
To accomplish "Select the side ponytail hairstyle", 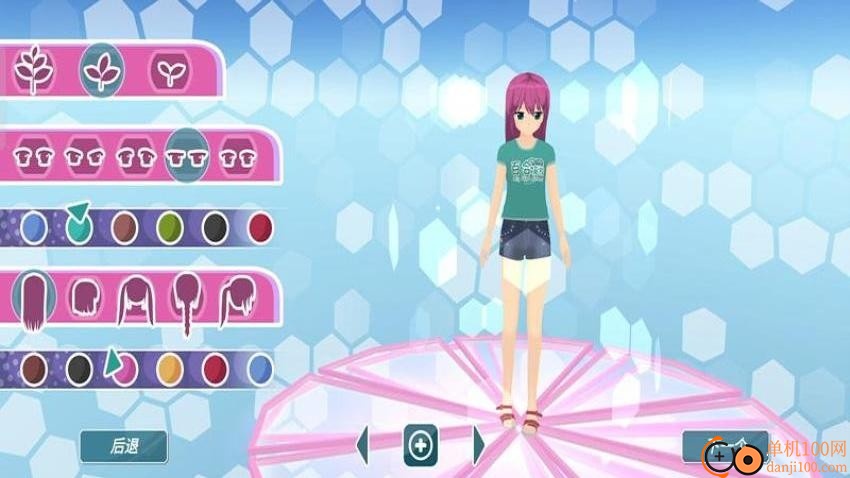I will (x=238, y=297).
